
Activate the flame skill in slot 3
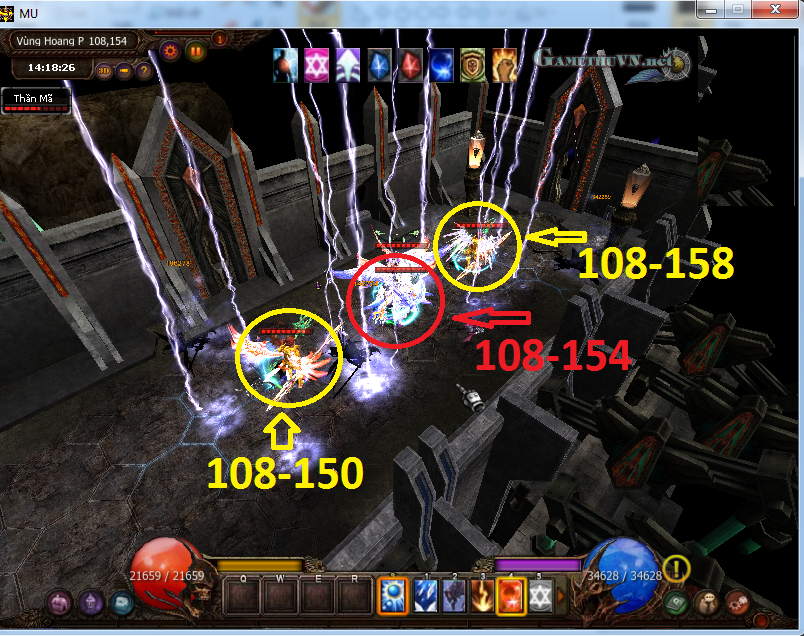point(483,596)
